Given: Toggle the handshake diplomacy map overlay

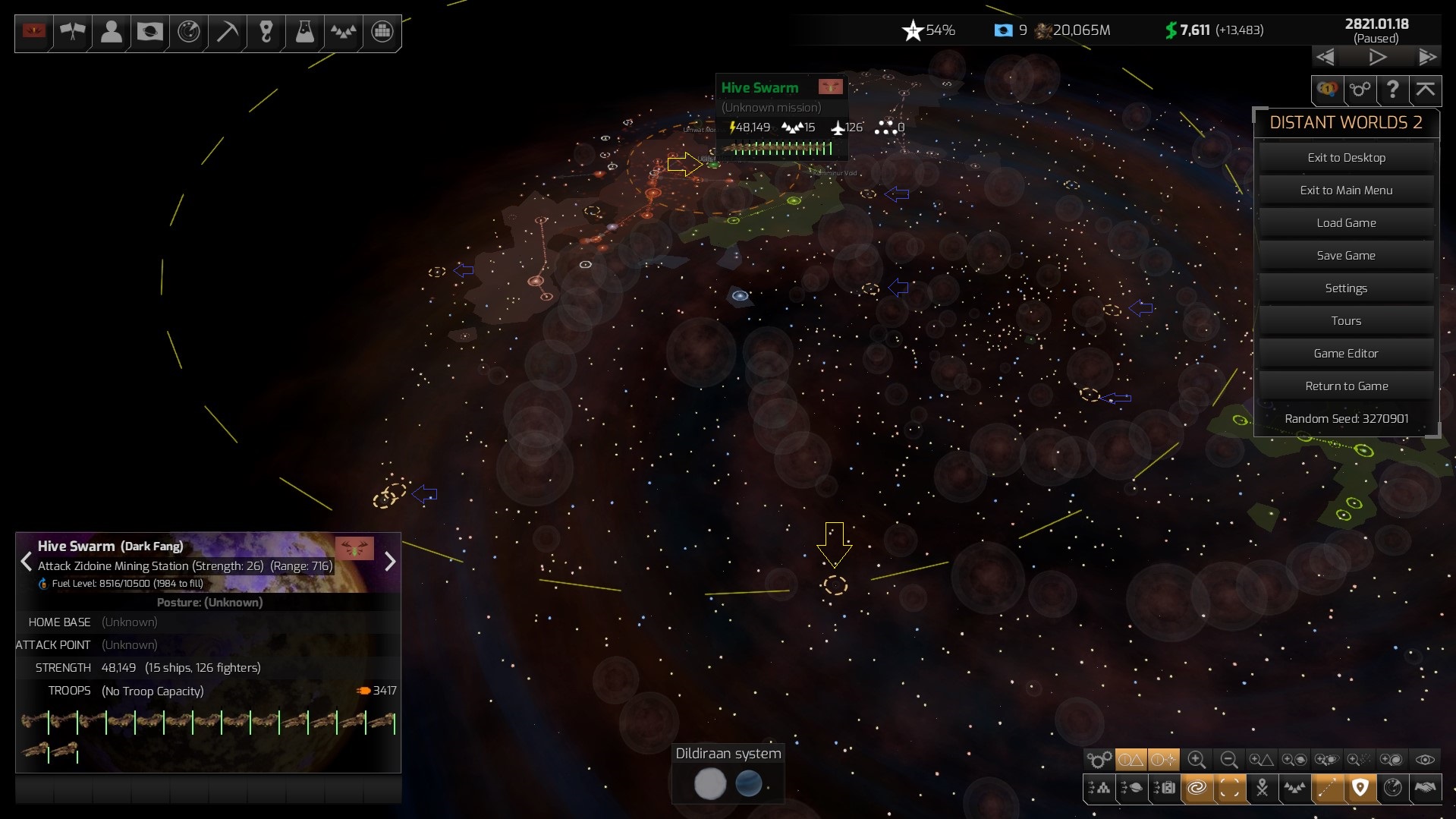Looking at the screenshot, I should point(1425,789).
